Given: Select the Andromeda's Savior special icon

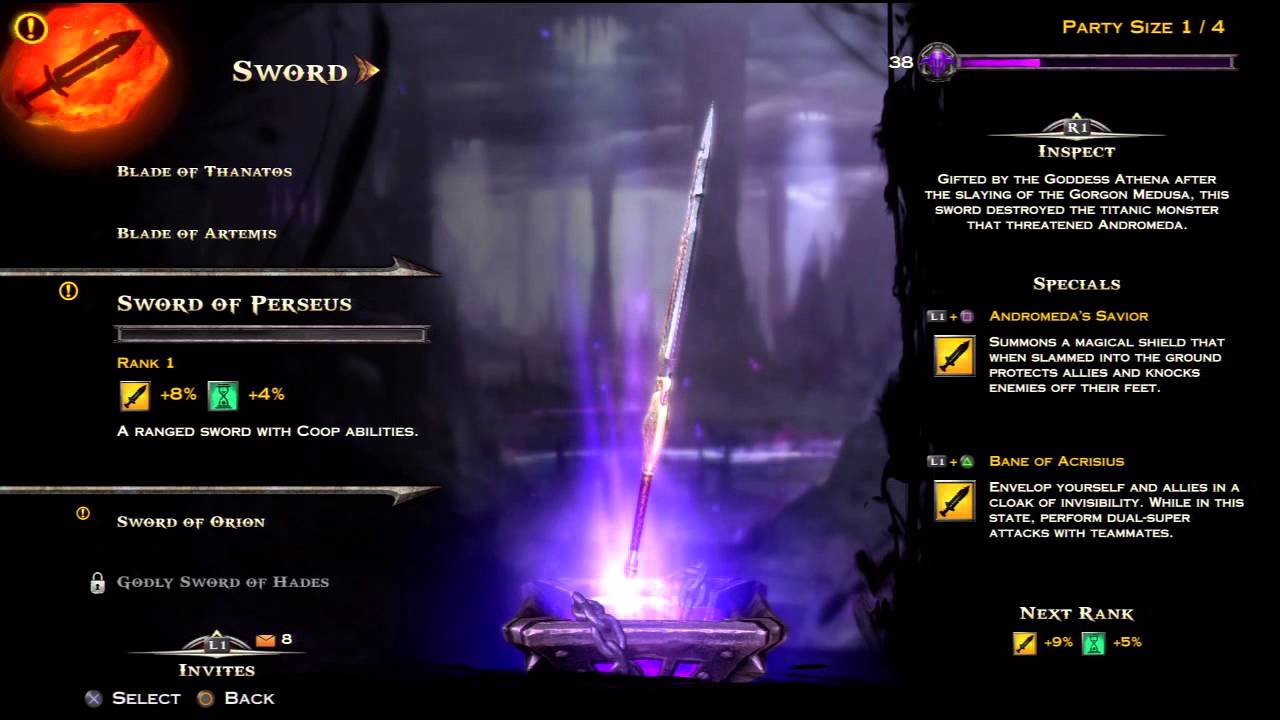Looking at the screenshot, I should 954,356.
